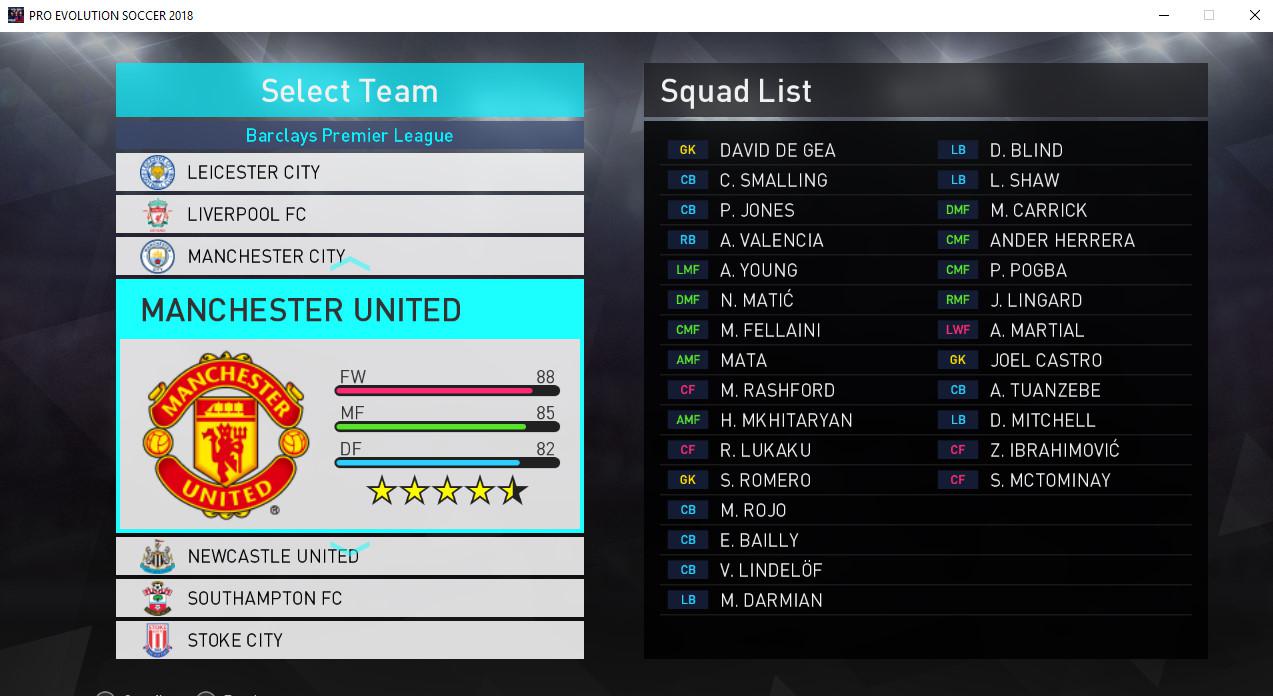1273x696 pixels.
Task: Choose A. Martial in squad list
Action: click(1037, 330)
